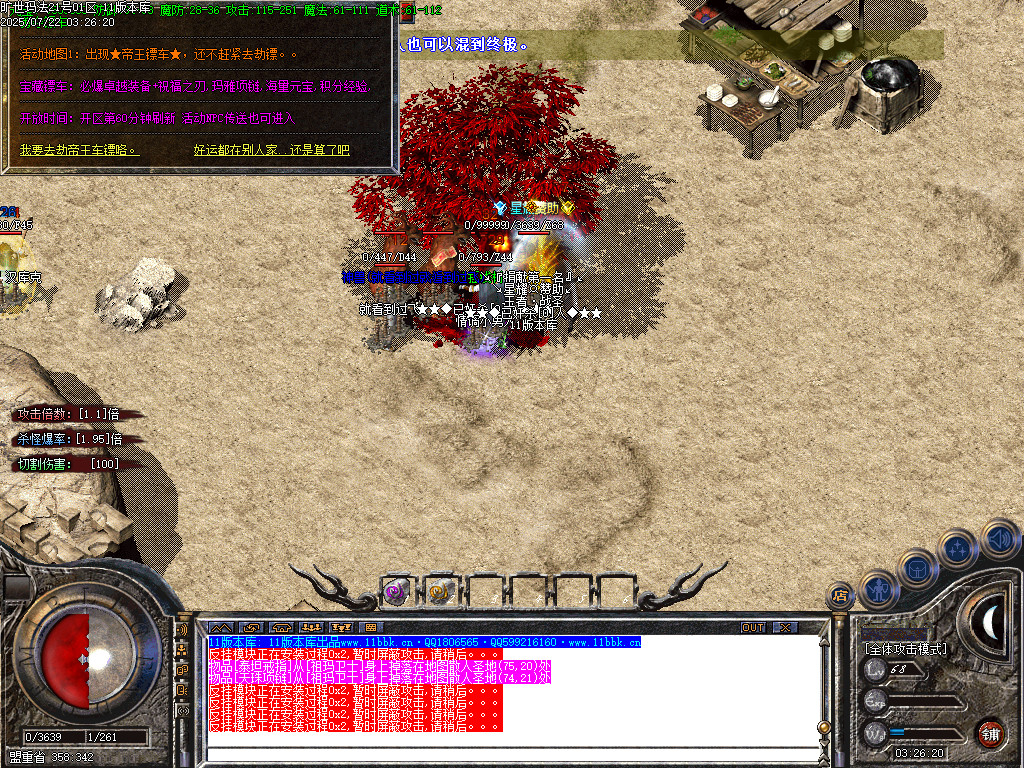The image size is (1024, 768).
Task: Switch the 全体攻击模式 attack mode label
Action: pyautogui.click(x=906, y=649)
